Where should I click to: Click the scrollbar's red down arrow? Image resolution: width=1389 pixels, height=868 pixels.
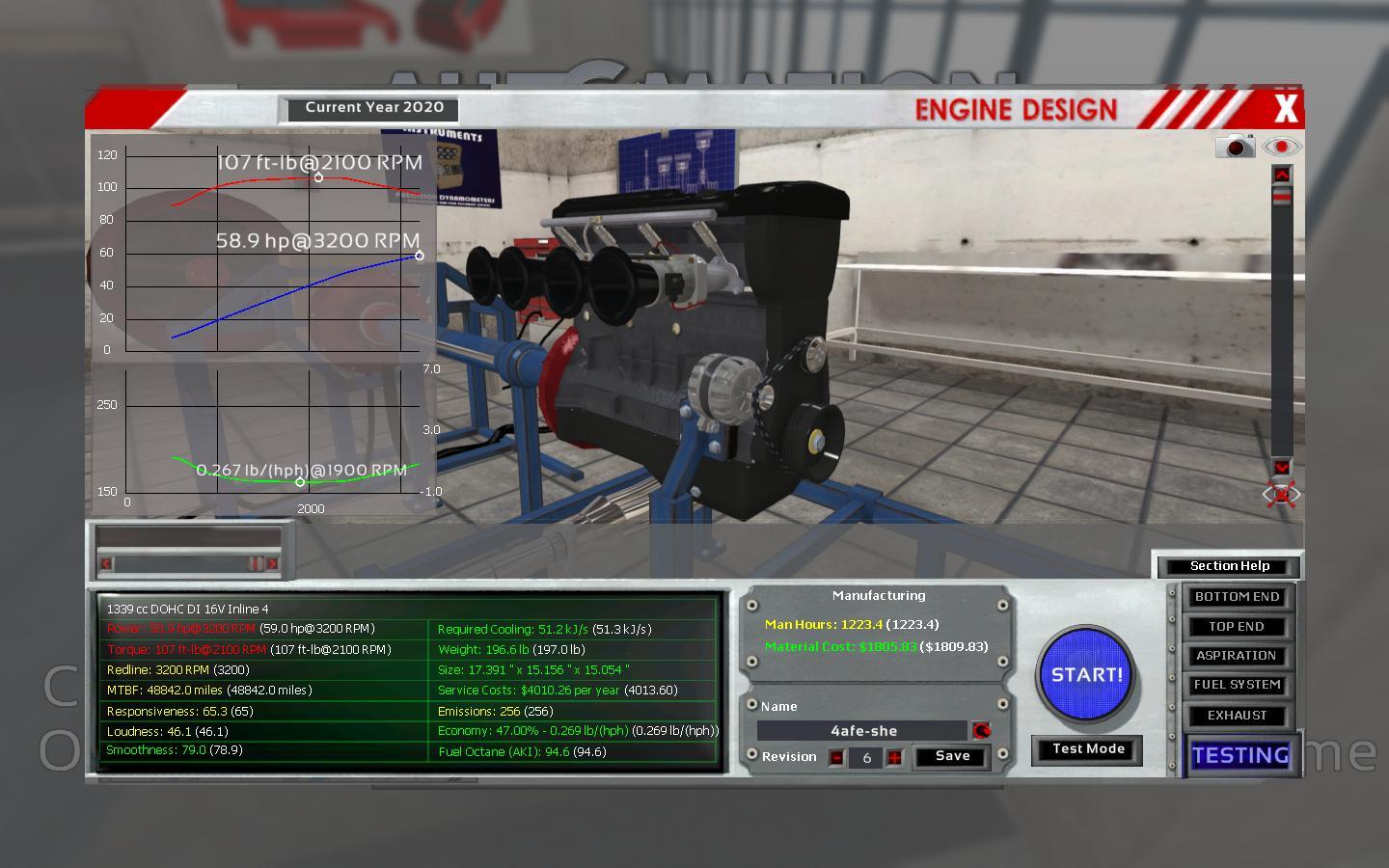(1282, 467)
